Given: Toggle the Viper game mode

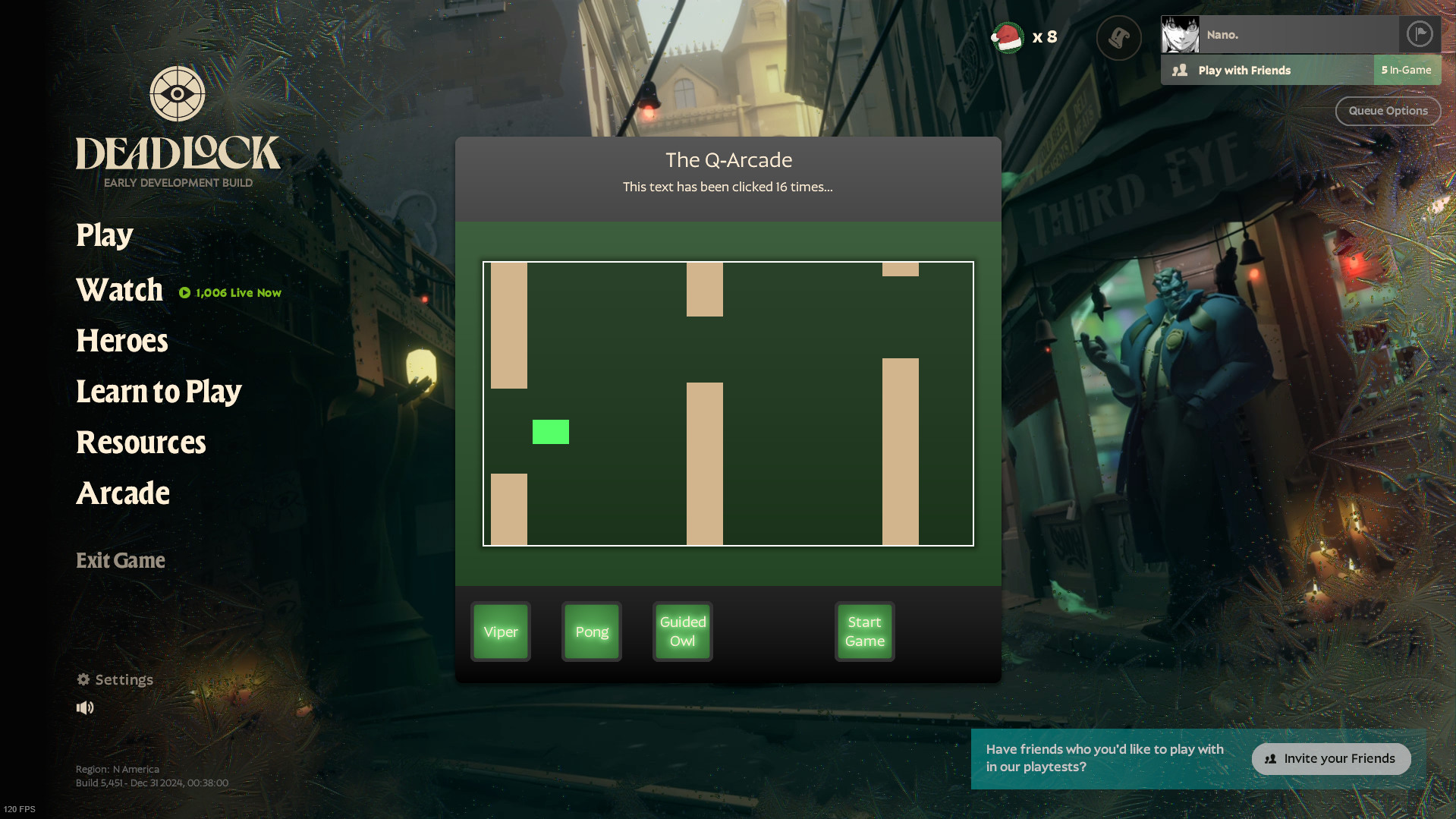Looking at the screenshot, I should (500, 631).
